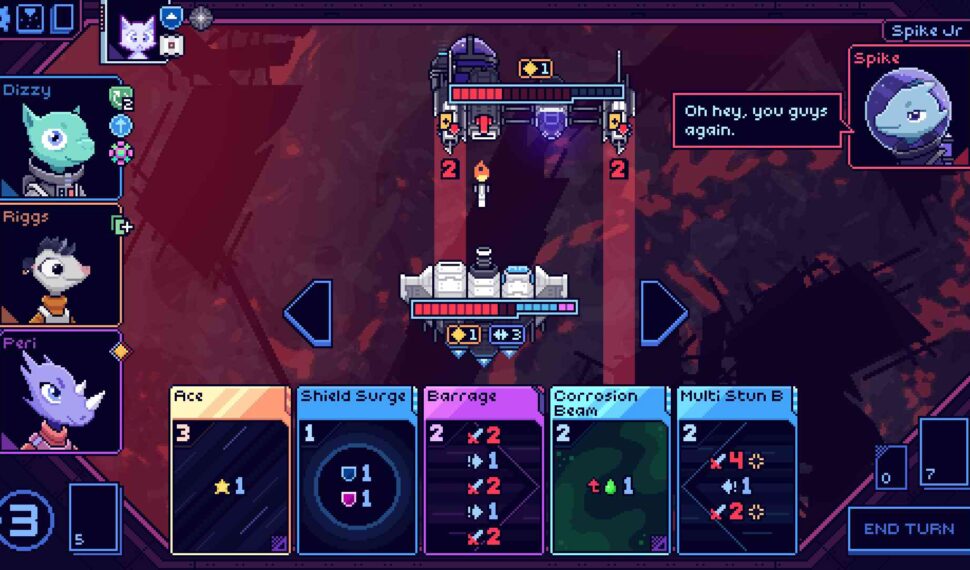Play the Corrosion Beam card
This screenshot has height=570, width=970.
[x=609, y=470]
